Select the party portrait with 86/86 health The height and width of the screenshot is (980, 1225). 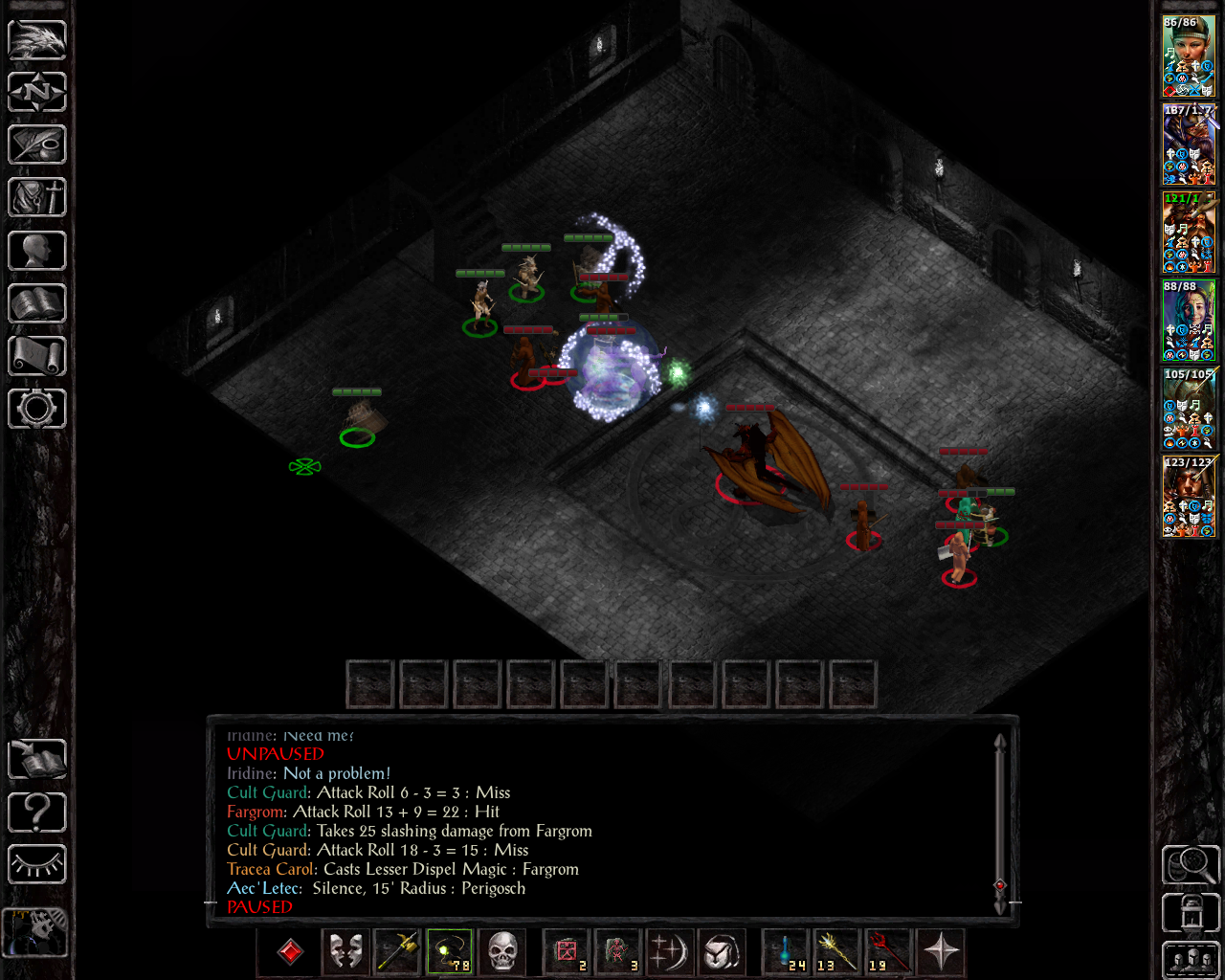click(x=1188, y=56)
